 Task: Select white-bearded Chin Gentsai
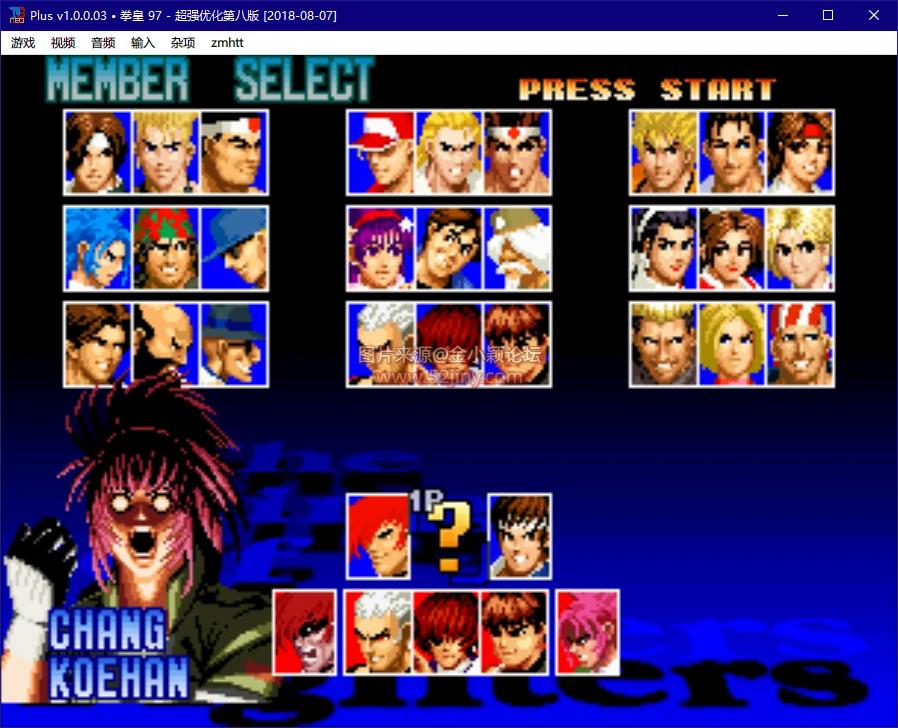[x=517, y=249]
